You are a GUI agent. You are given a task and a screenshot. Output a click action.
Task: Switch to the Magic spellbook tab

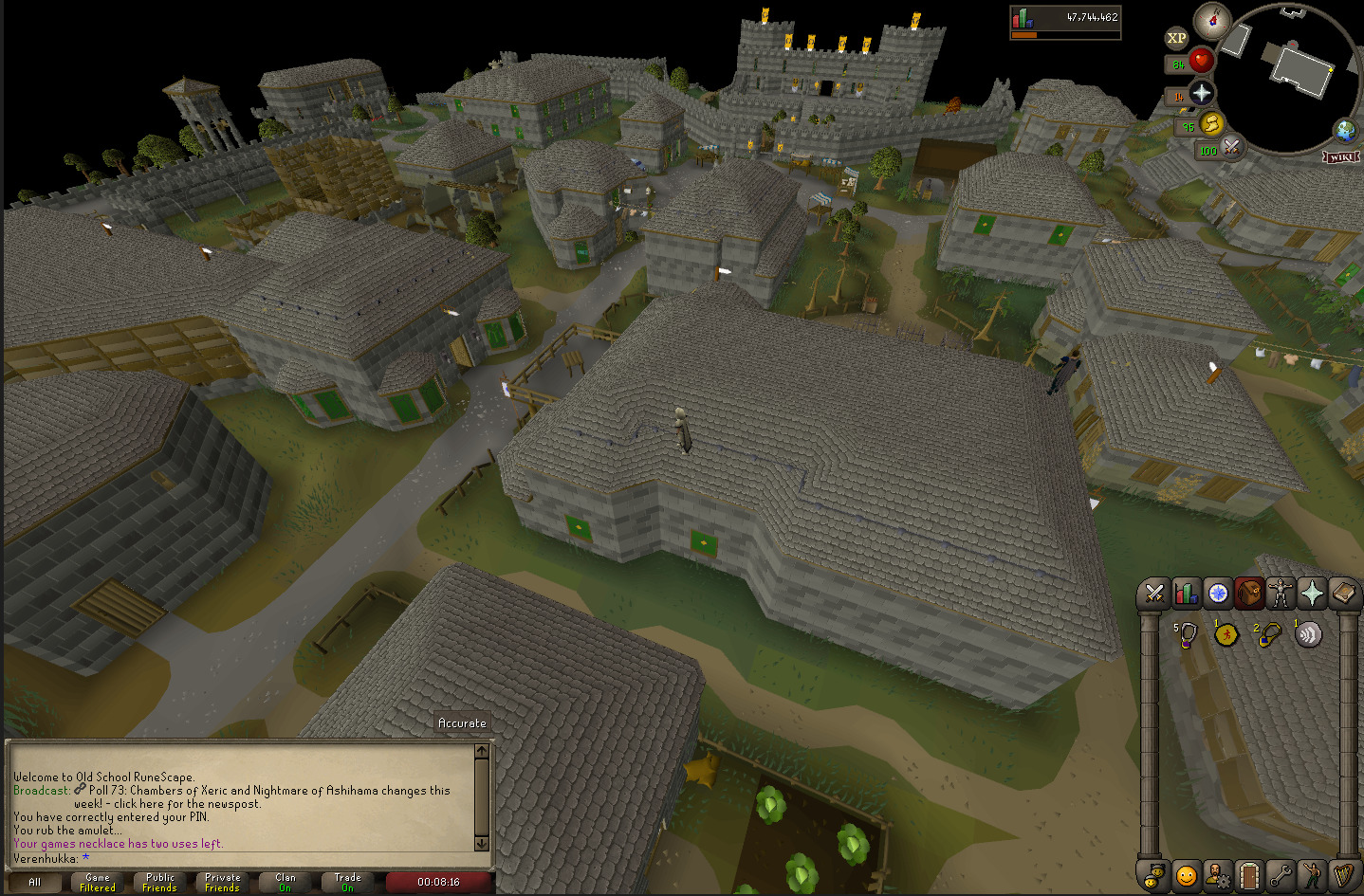(1343, 594)
